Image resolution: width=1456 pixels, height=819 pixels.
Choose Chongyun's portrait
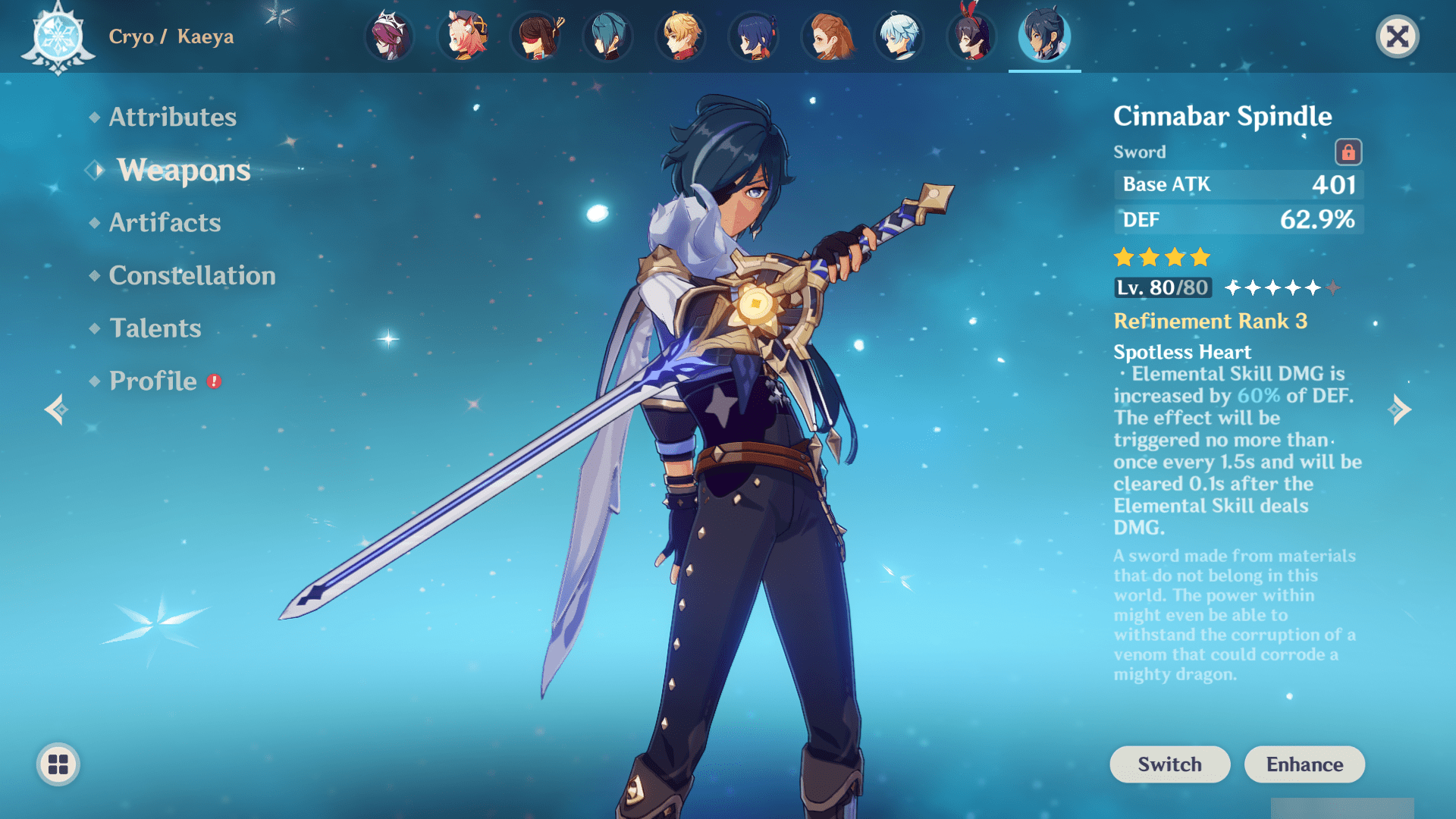point(899,36)
